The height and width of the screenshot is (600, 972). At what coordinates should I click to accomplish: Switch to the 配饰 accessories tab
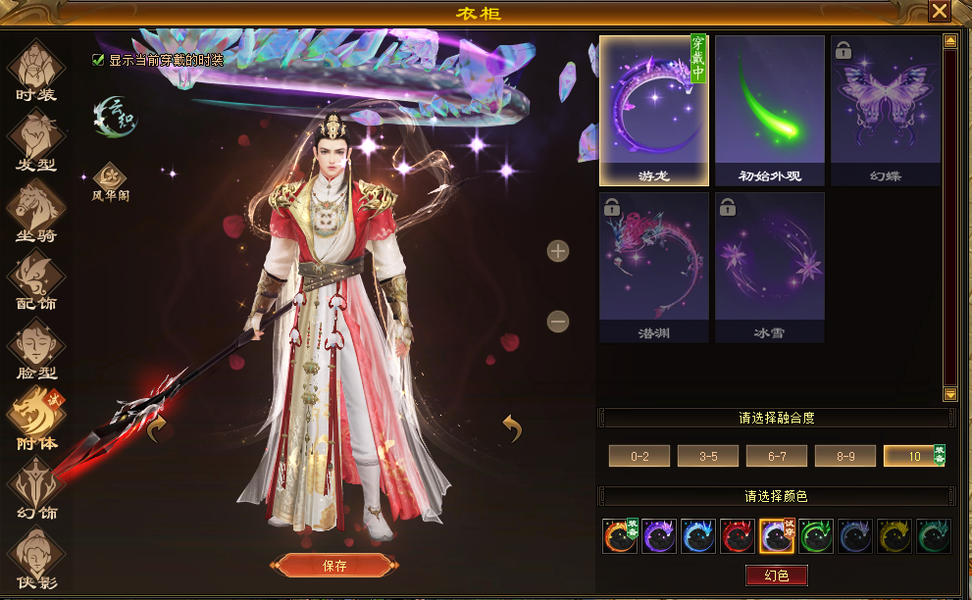pos(36,280)
